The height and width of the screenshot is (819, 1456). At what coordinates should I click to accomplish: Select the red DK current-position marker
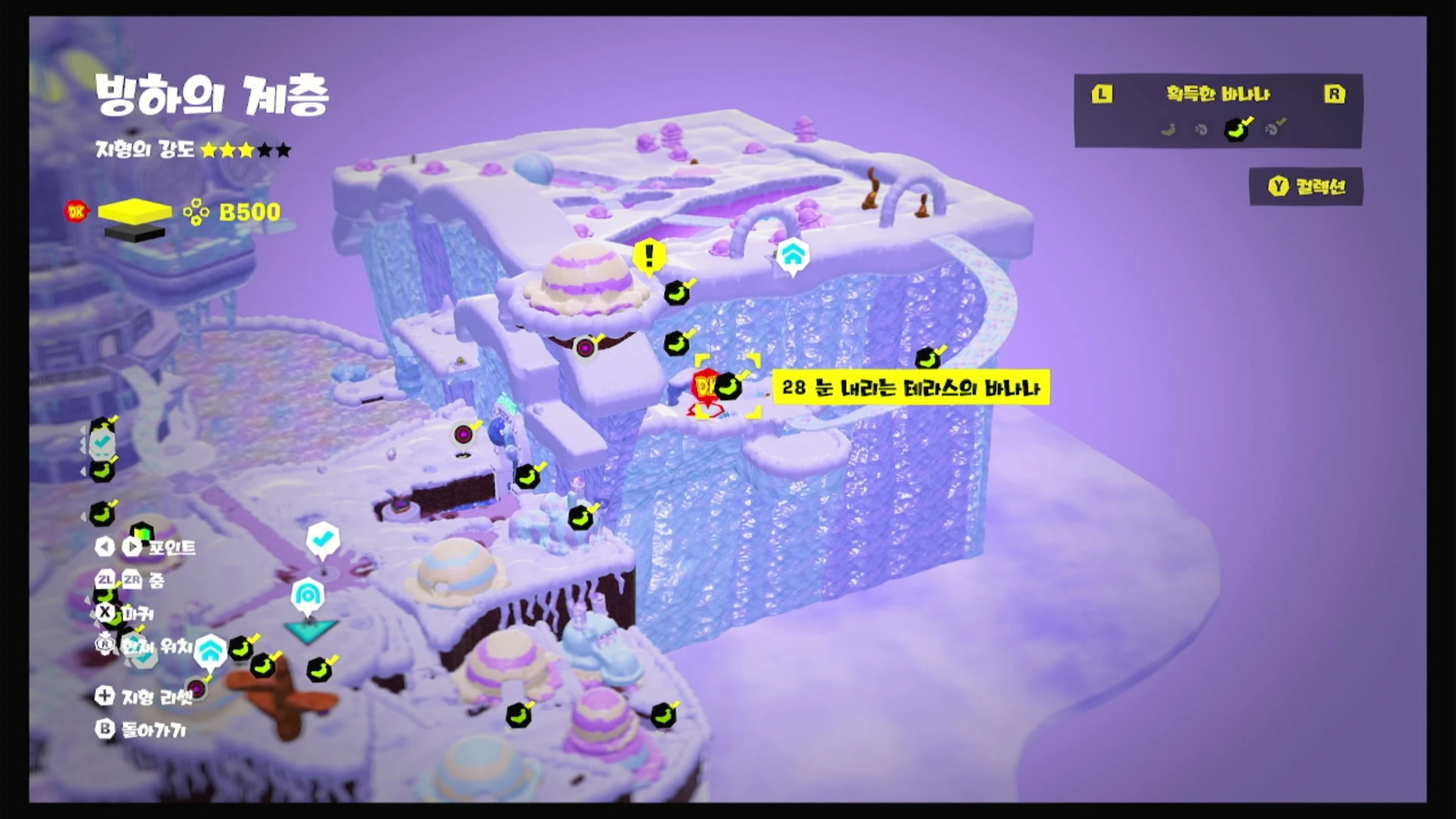tap(704, 388)
